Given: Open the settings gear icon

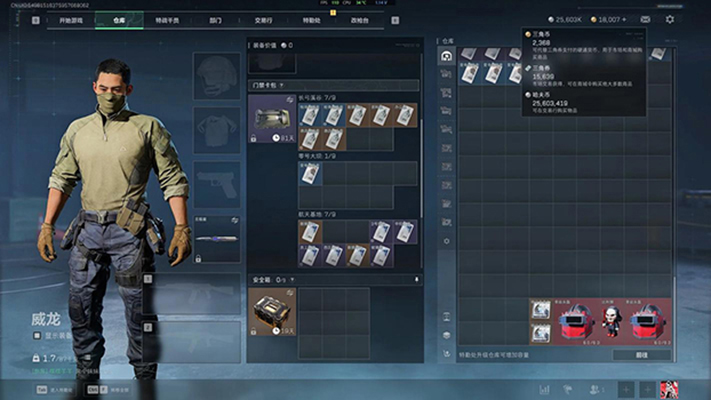Looking at the screenshot, I should click(670, 19).
